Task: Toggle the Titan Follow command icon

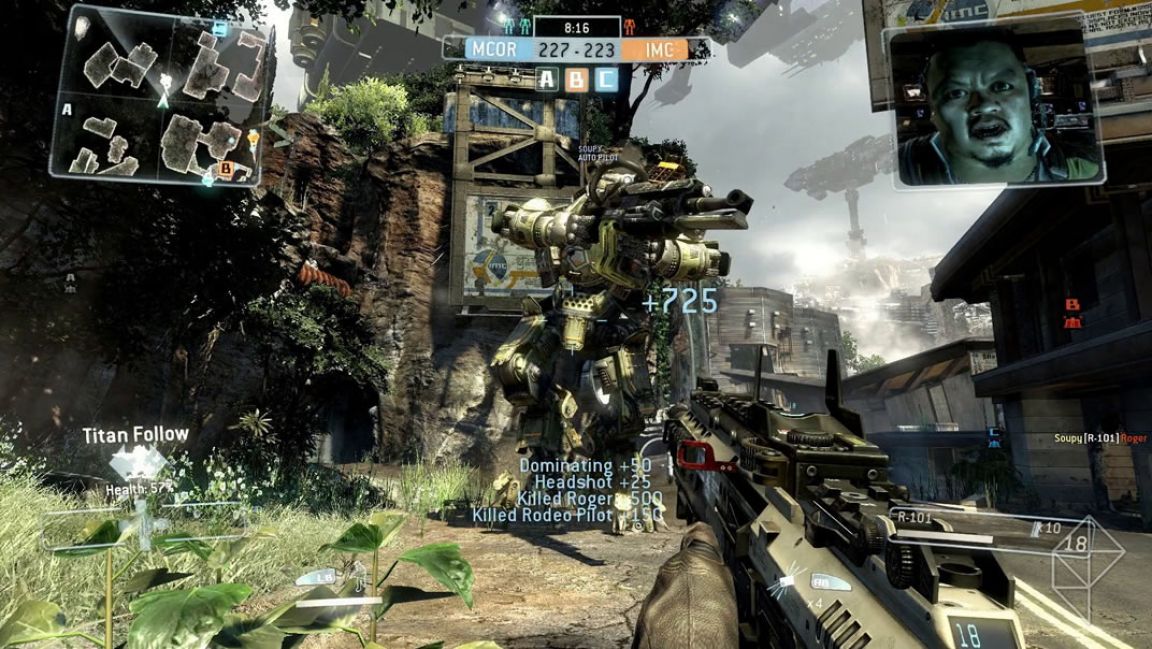Action: coord(137,463)
